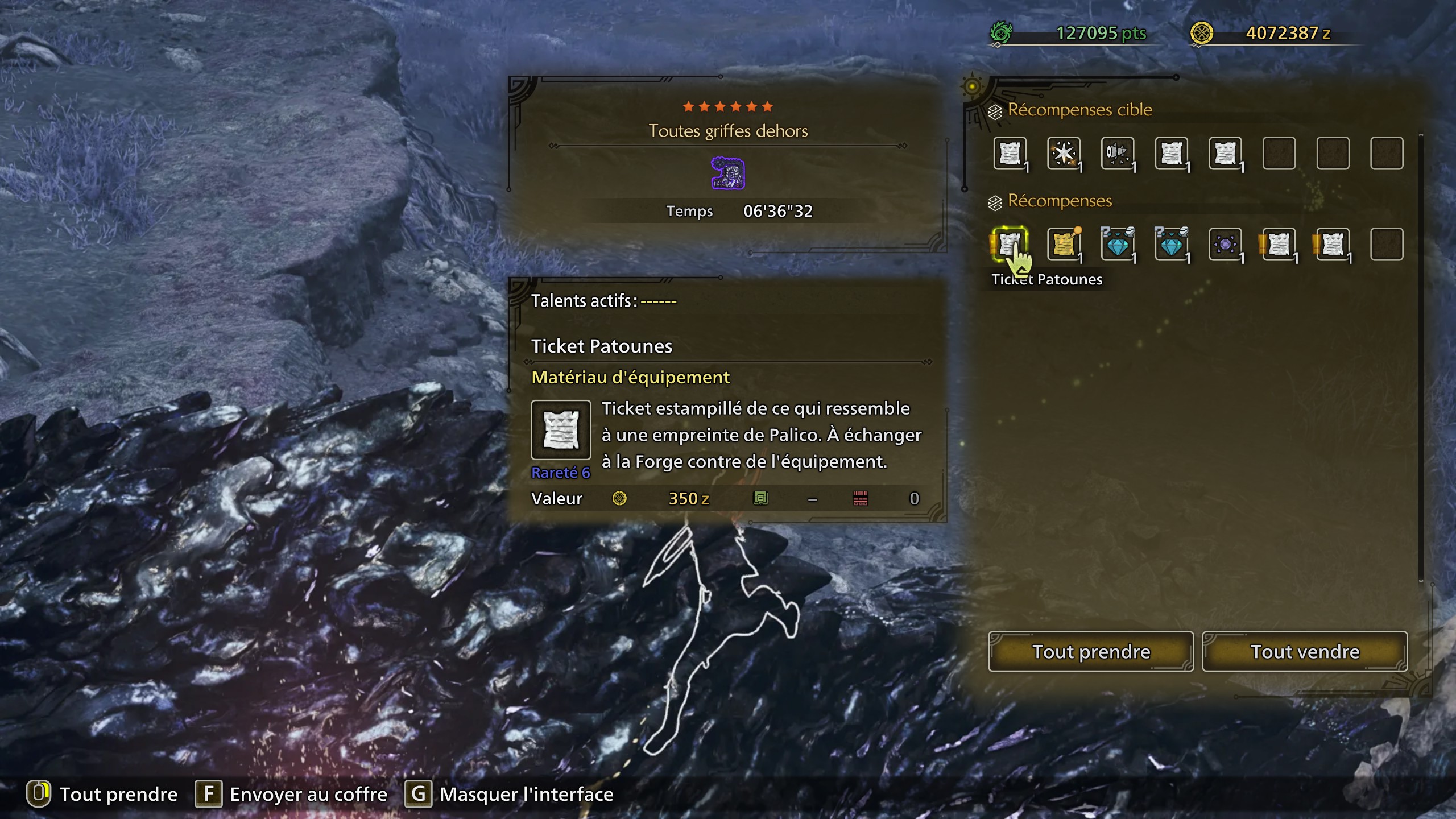
Task: Select the golden ticket reward item
Action: [1065, 243]
